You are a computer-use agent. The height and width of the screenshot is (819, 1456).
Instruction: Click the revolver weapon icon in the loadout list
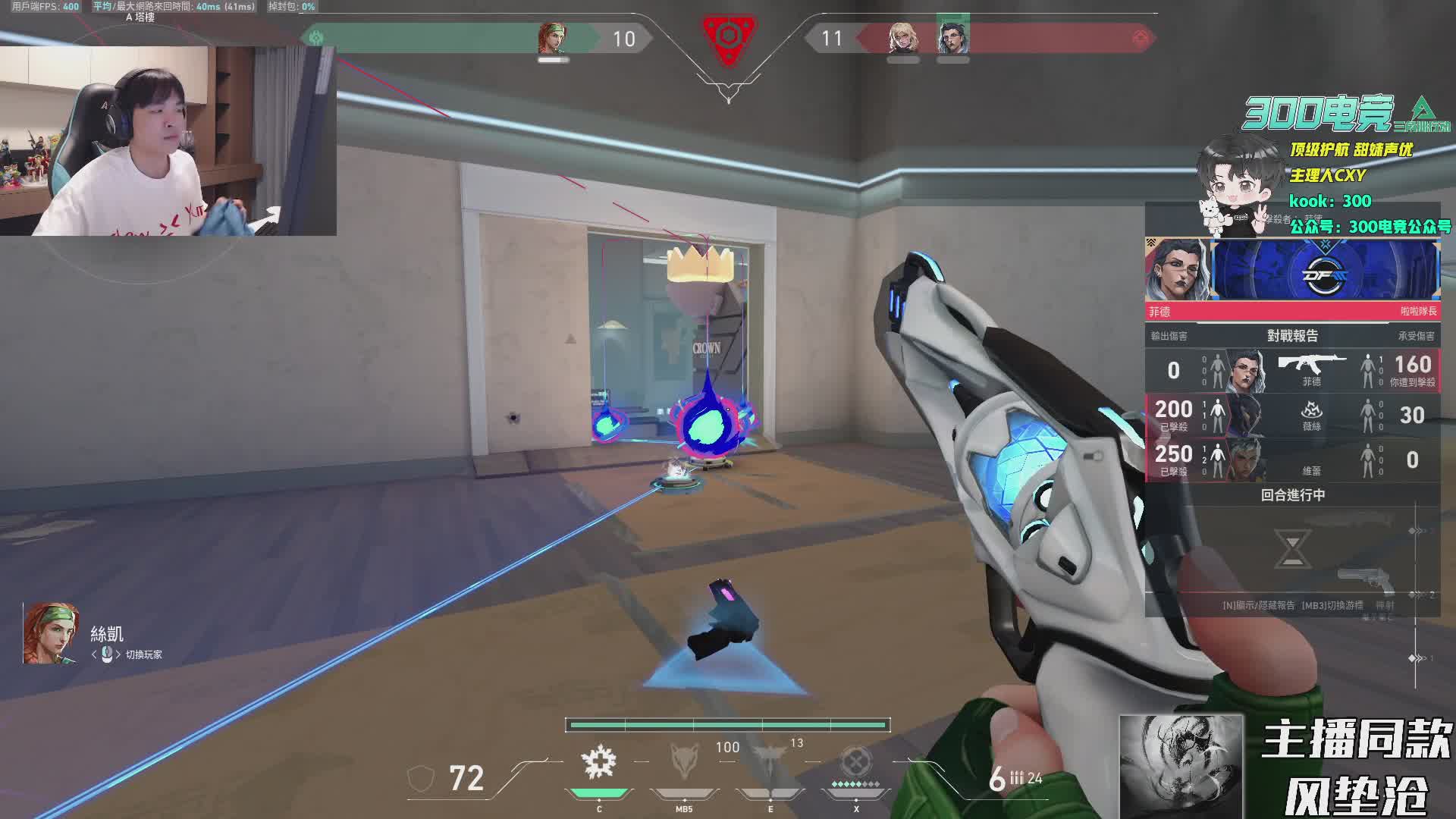[x=1365, y=582]
